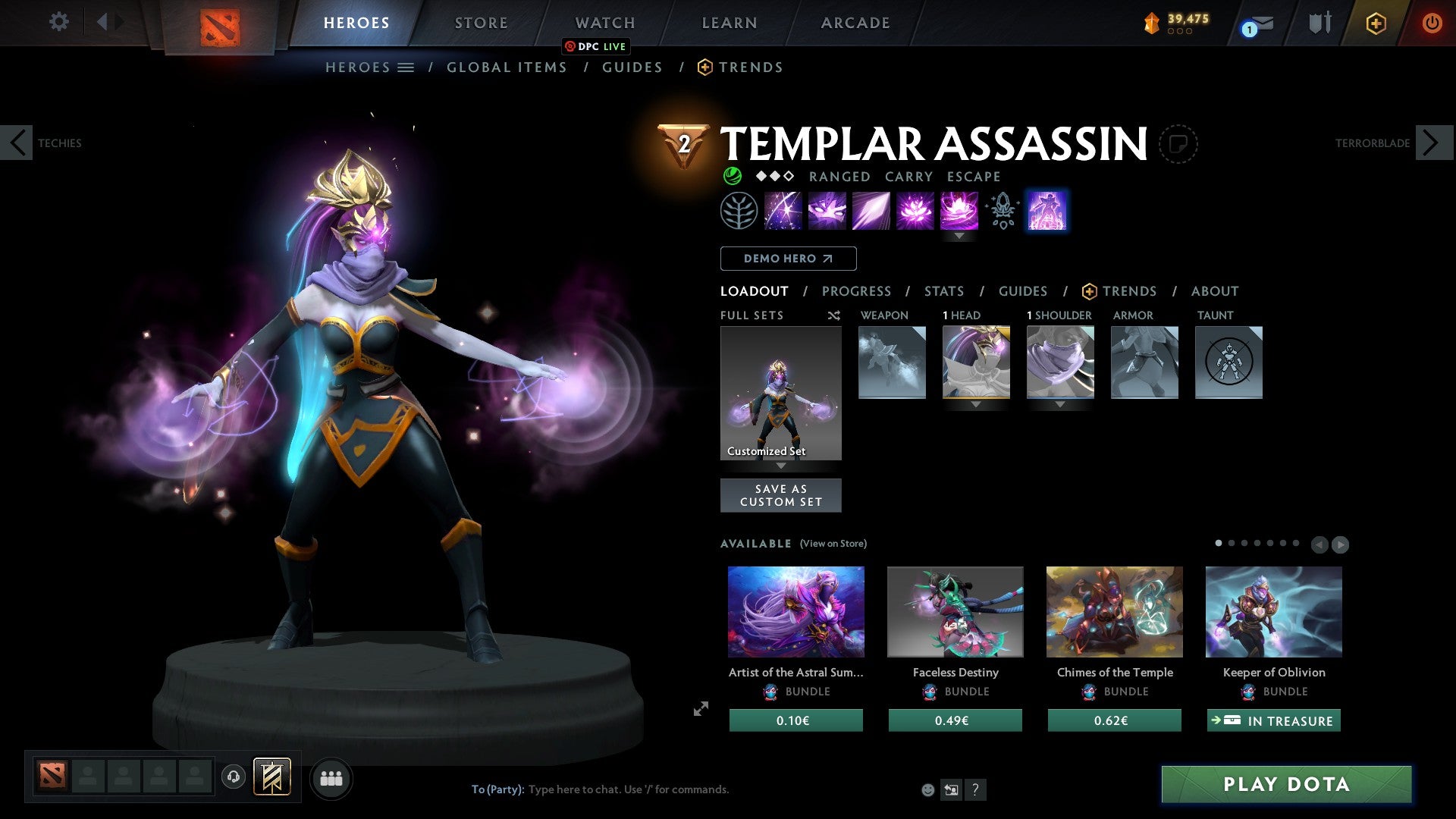Viewport: 1456px width, 819px height.
Task: Open the settings gear
Action: tap(58, 22)
